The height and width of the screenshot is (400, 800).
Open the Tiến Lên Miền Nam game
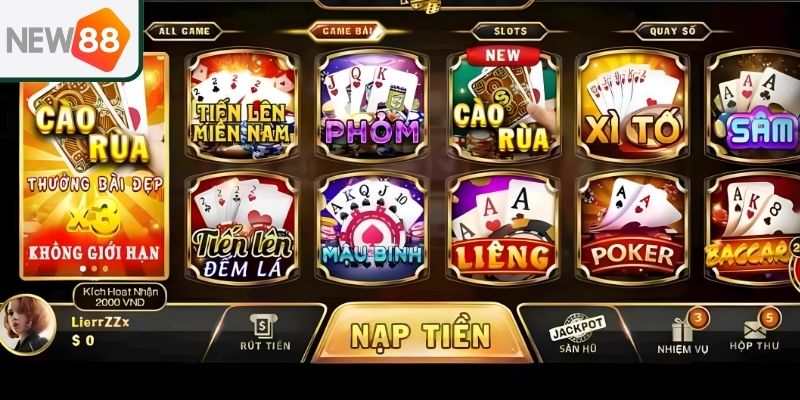(243, 108)
